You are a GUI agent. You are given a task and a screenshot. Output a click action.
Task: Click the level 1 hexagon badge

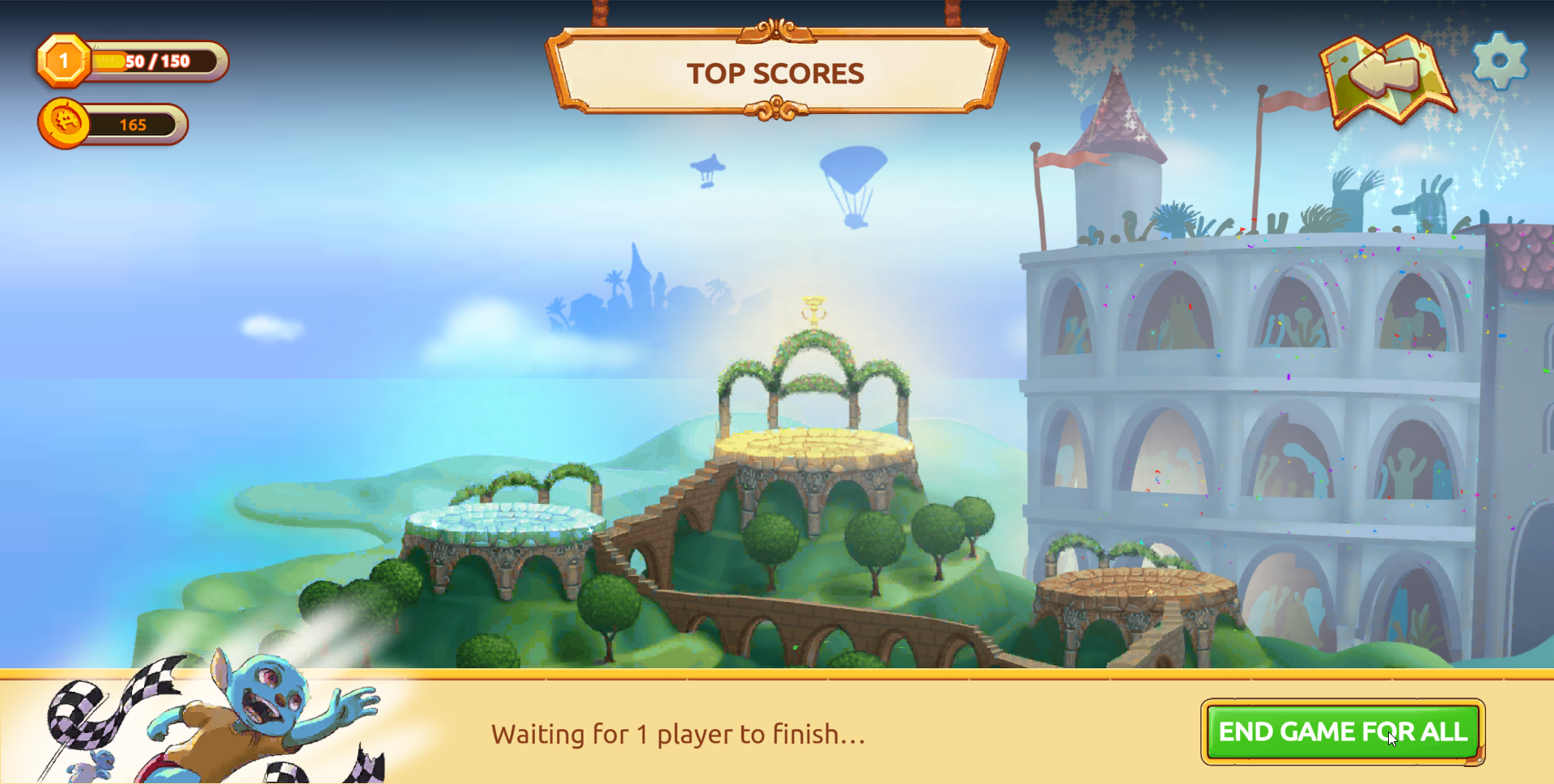pyautogui.click(x=63, y=61)
